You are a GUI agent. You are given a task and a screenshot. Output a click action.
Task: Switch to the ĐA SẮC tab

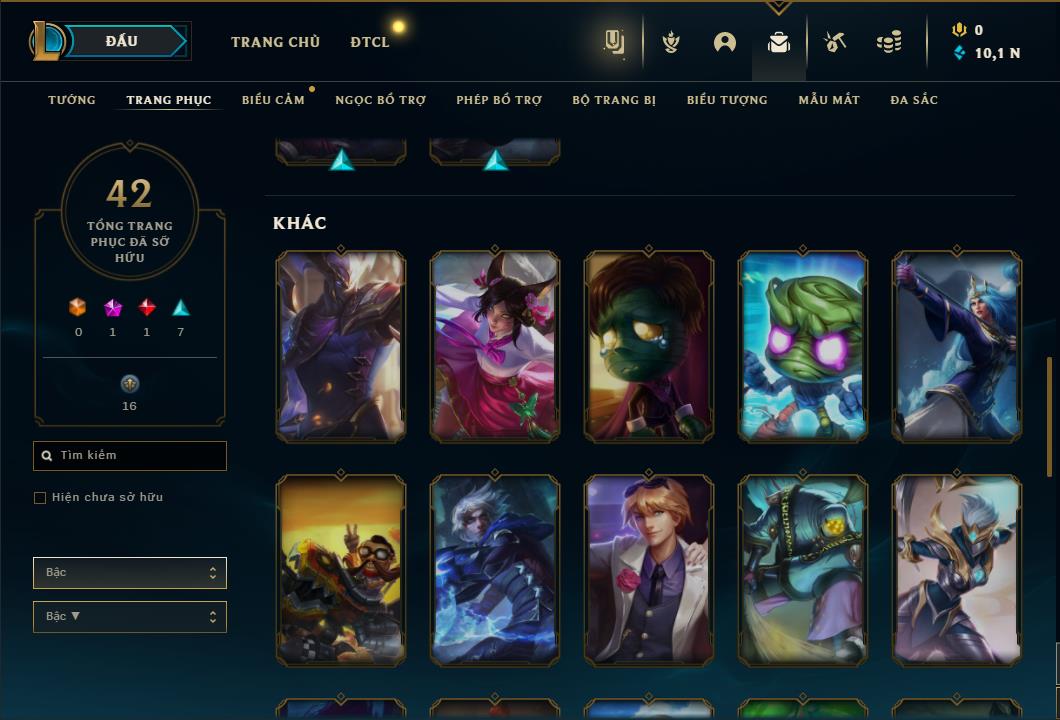coord(914,100)
